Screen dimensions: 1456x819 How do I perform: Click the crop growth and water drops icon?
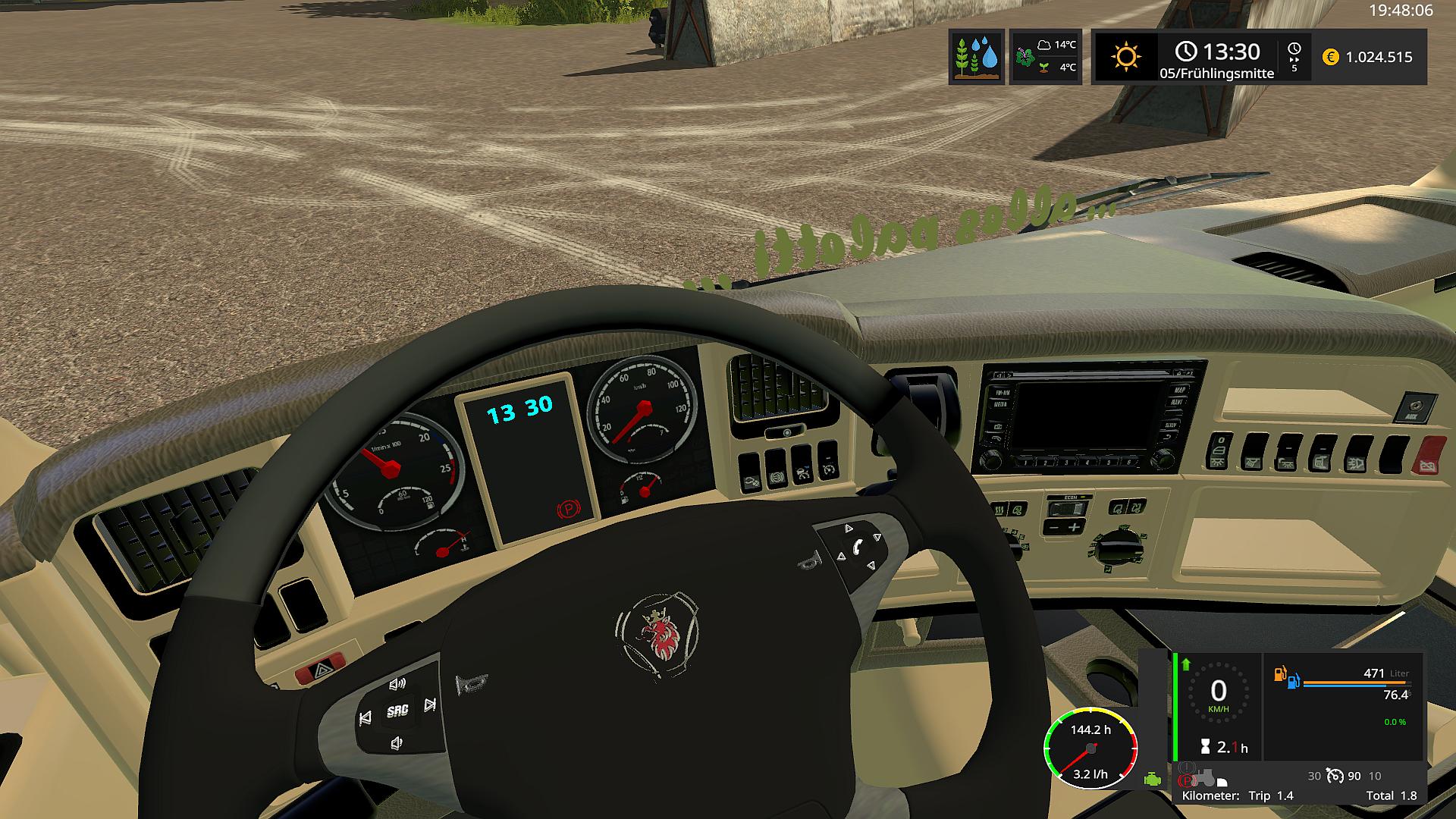(977, 57)
